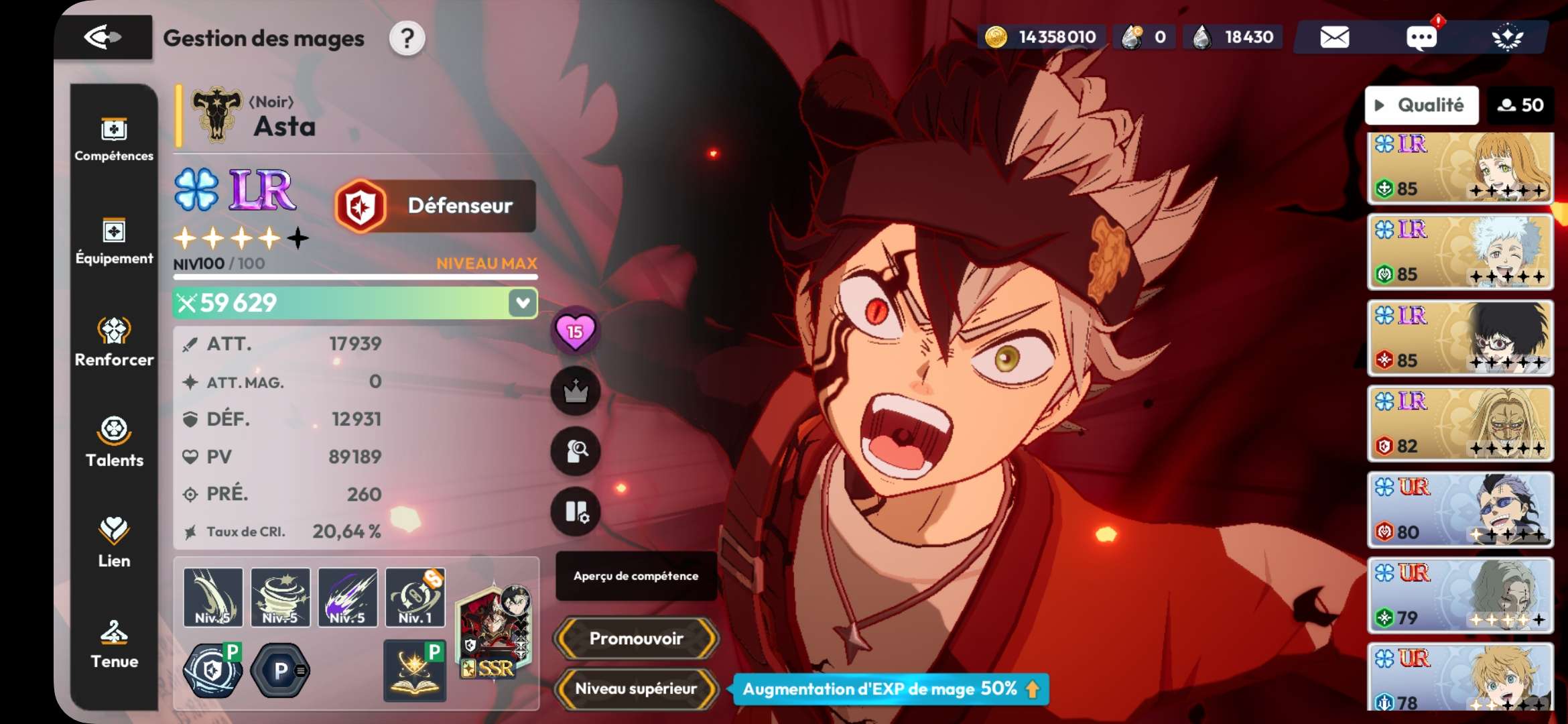Open the chat bubble with notification

pos(1421,37)
